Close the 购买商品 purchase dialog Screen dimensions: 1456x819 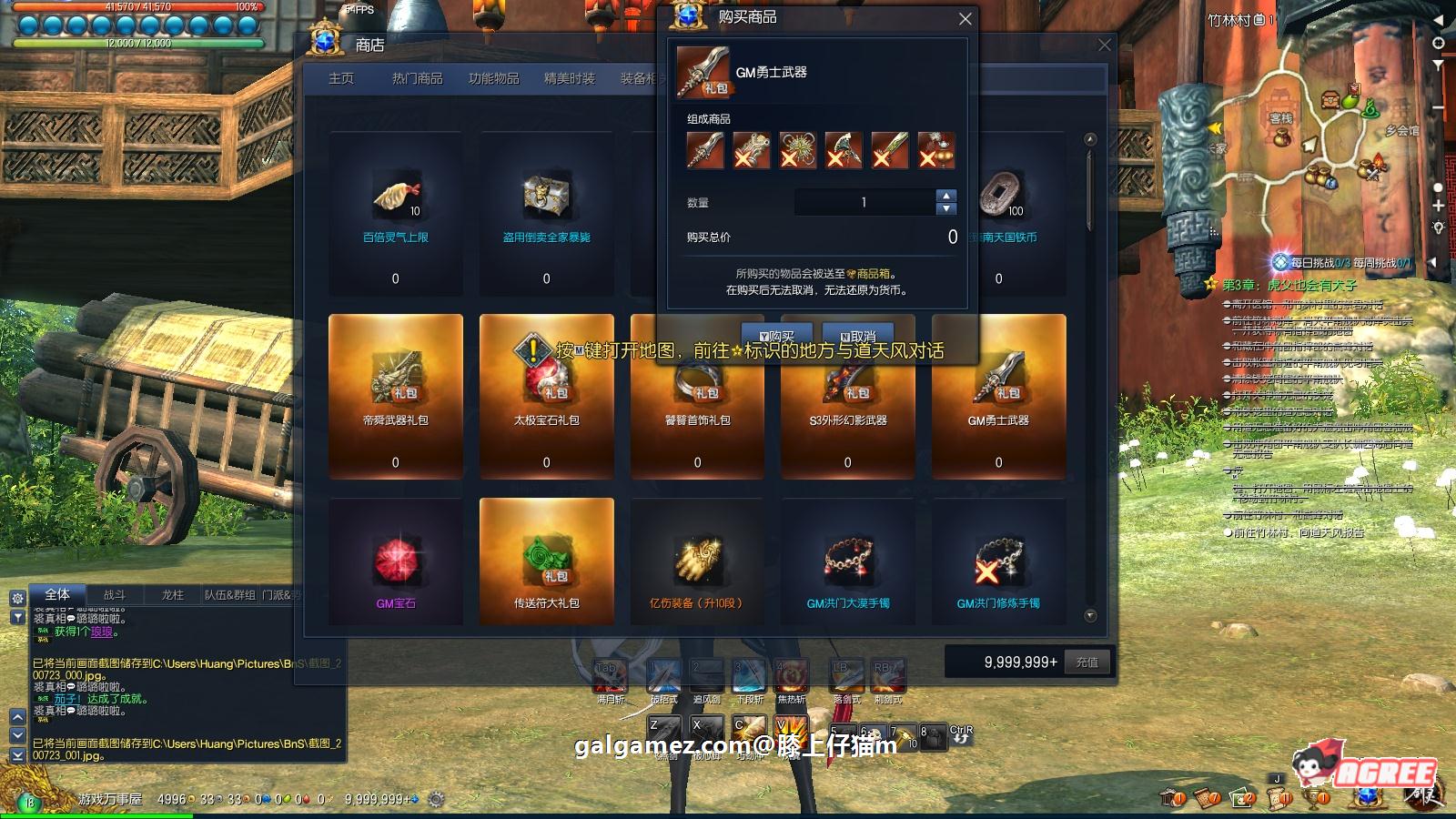coord(966,19)
